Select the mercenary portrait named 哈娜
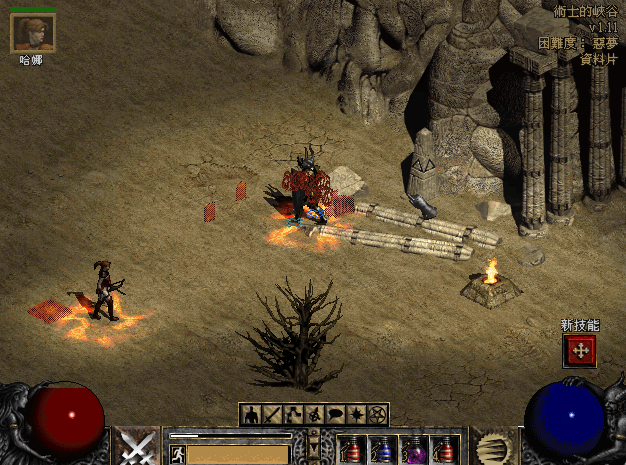 pyautogui.click(x=33, y=33)
